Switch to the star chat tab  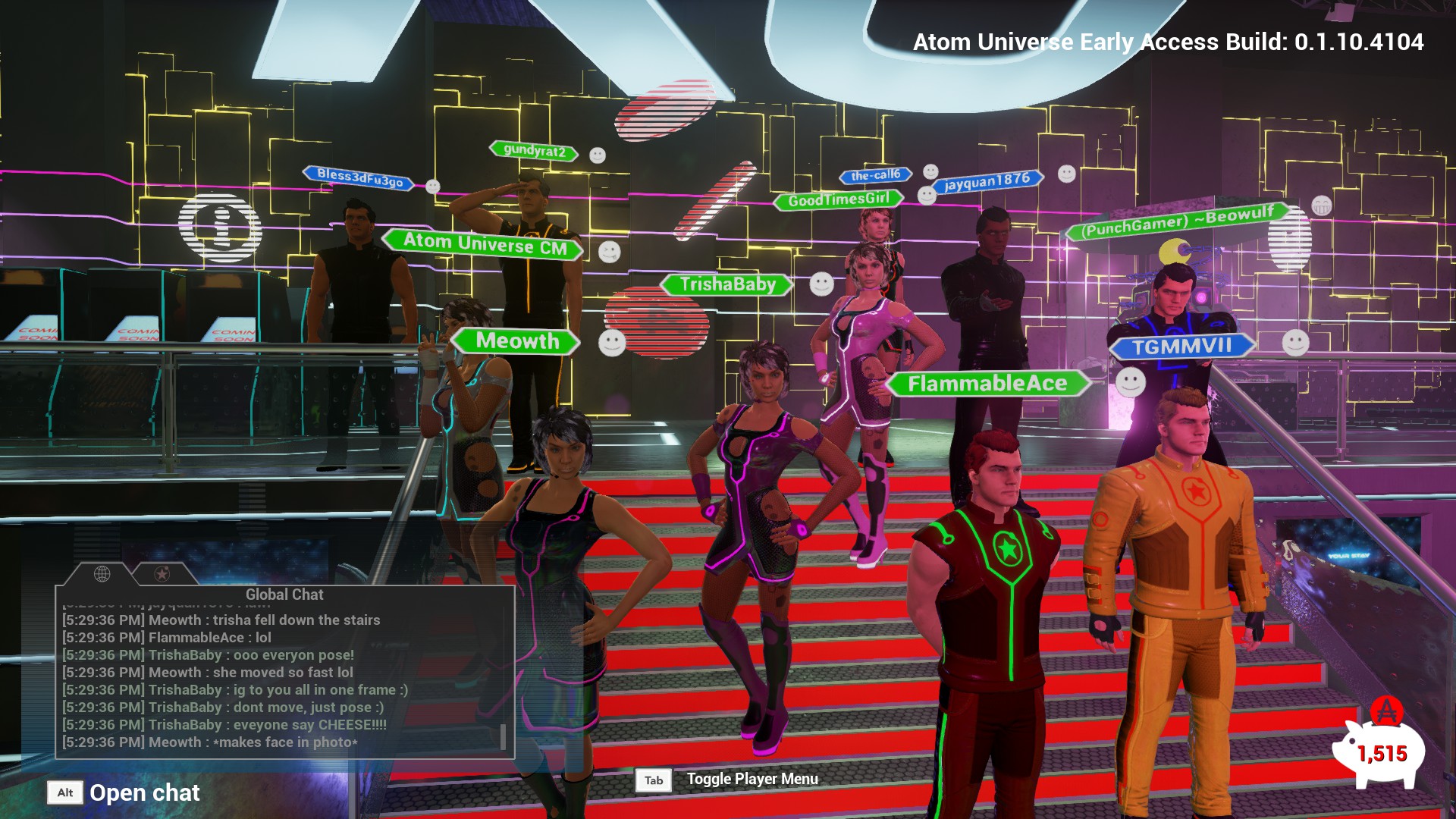(x=162, y=574)
